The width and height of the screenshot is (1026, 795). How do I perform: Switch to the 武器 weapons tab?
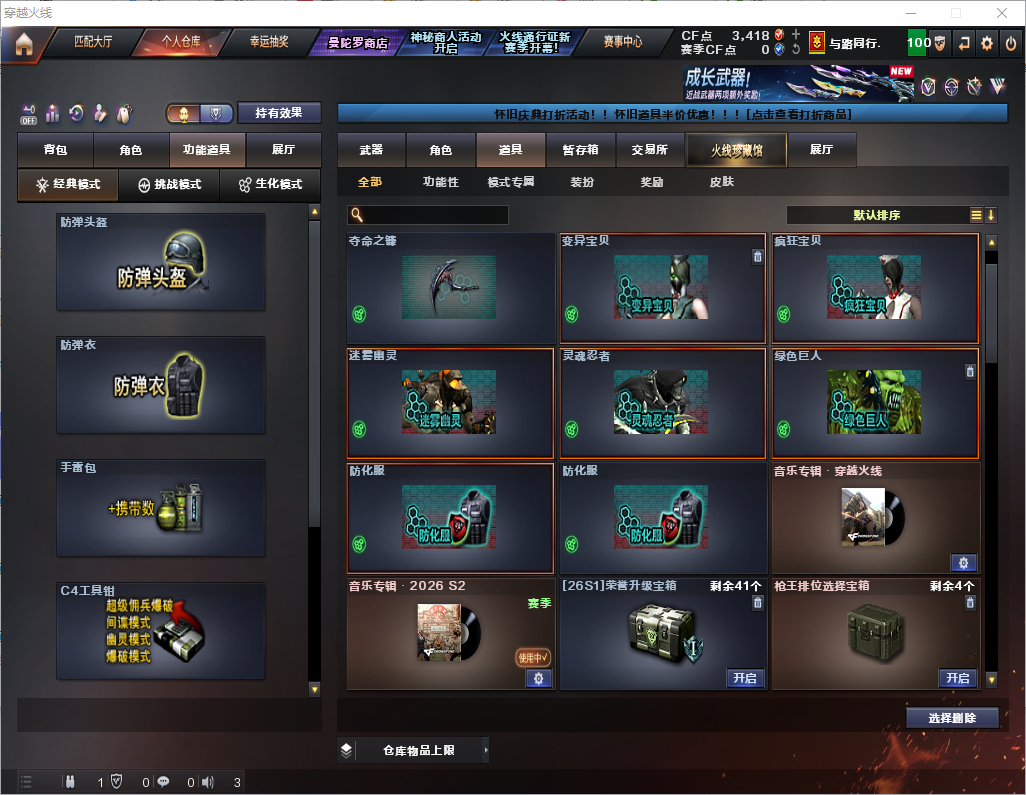pos(371,150)
